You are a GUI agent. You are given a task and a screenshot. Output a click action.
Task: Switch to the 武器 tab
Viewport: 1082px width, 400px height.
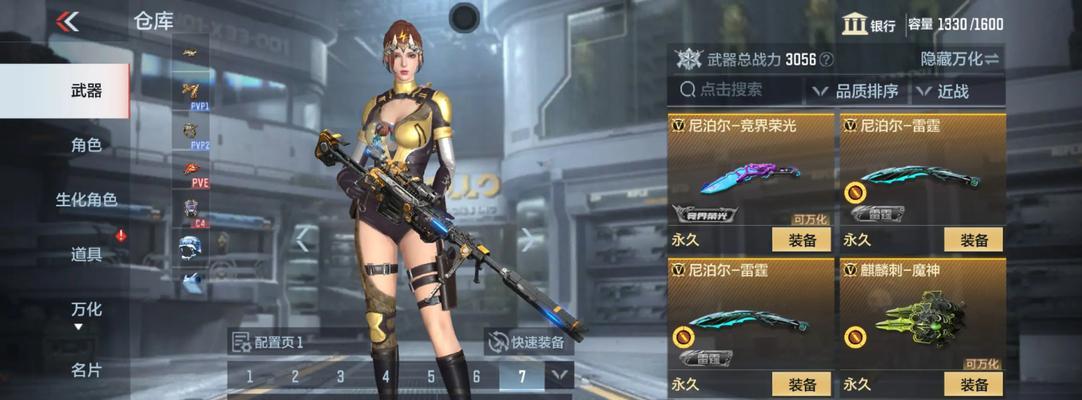pyautogui.click(x=86, y=90)
